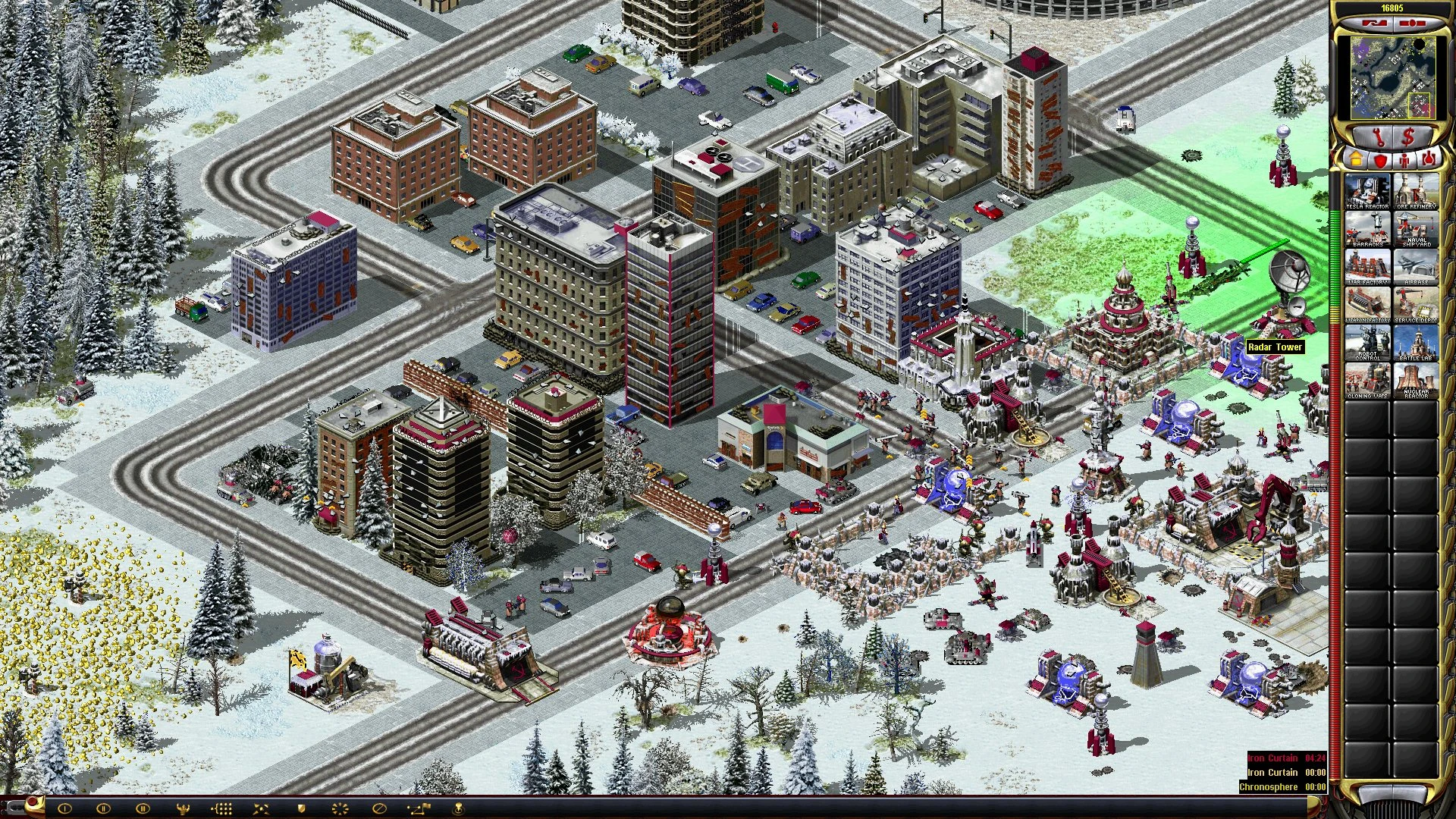This screenshot has height=819, width=1456.
Task: Build a Tesla Reactor
Action: pyautogui.click(x=1367, y=191)
